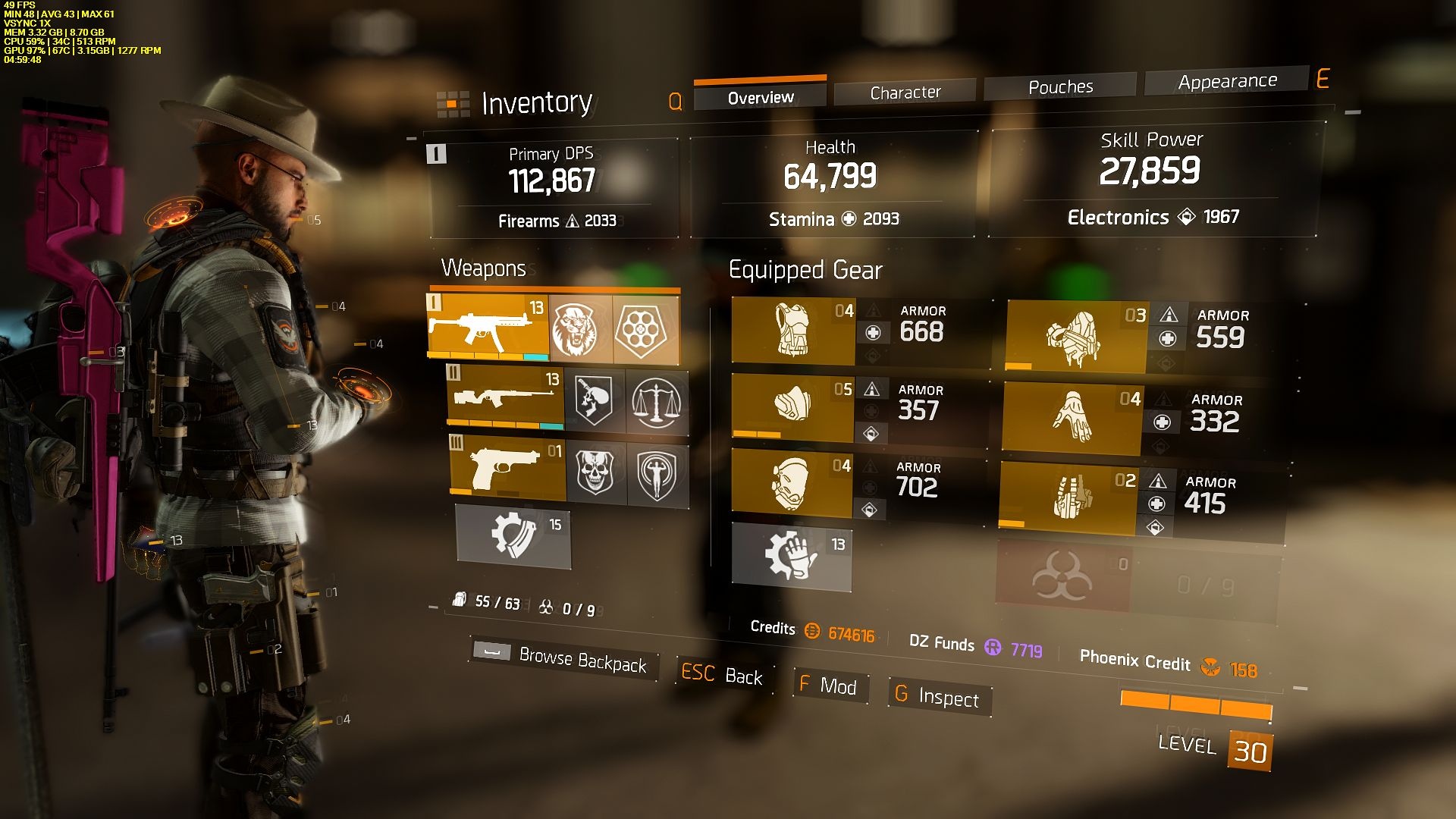Select the secondary marksman rifle slot
Viewport: 1456px width, 819px height.
point(505,397)
